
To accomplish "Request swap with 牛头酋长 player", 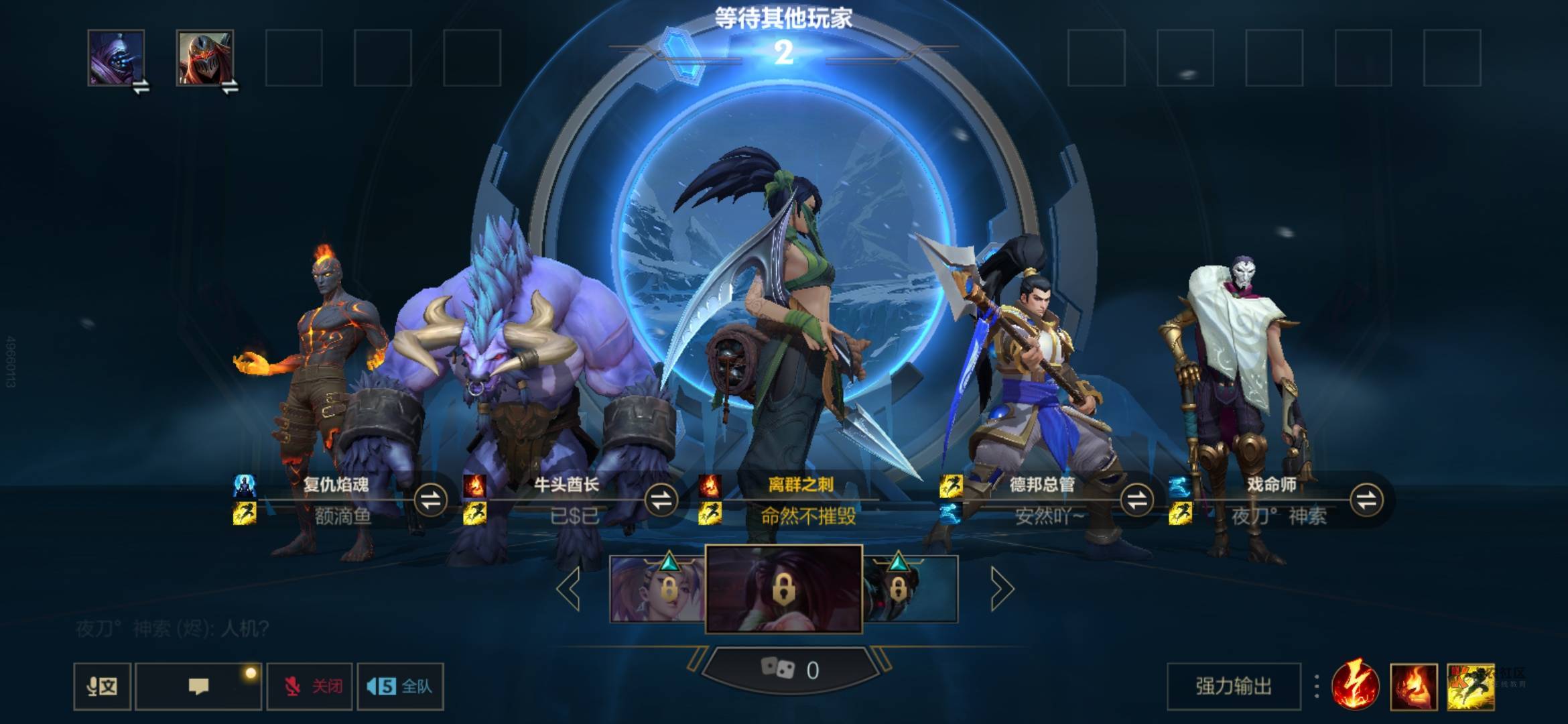I will (x=661, y=499).
